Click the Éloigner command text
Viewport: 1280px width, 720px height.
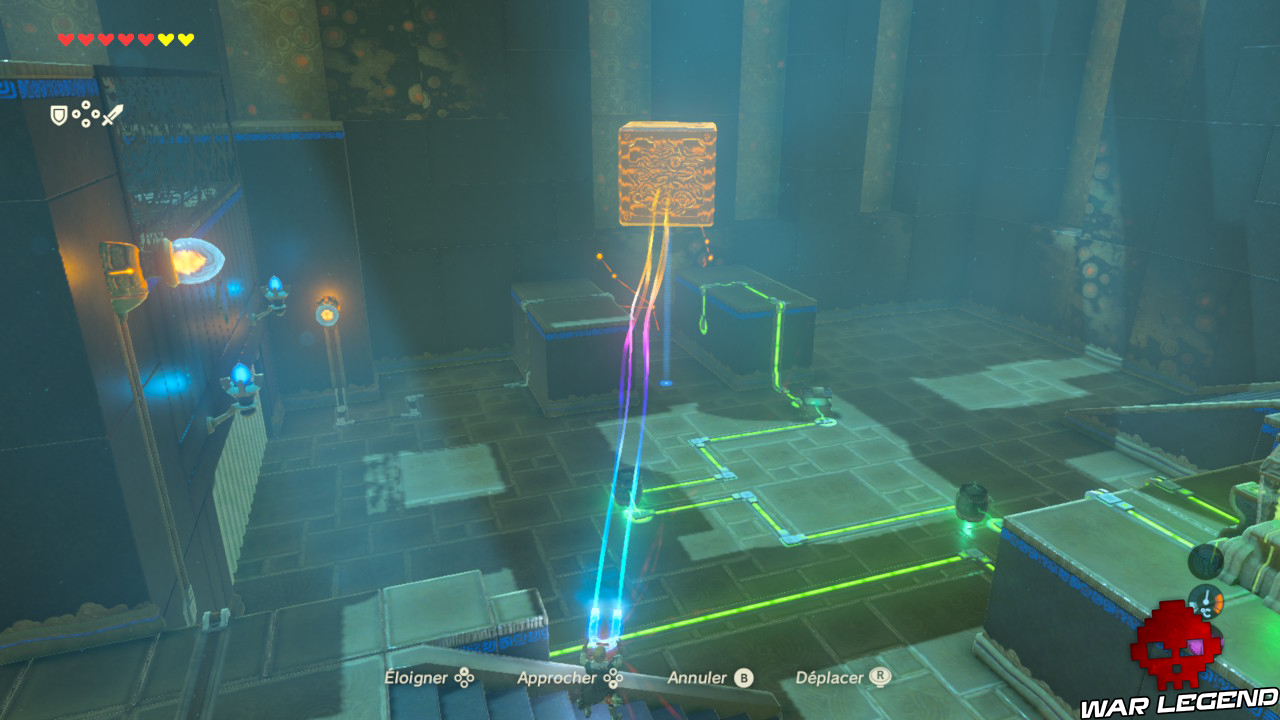coord(417,678)
